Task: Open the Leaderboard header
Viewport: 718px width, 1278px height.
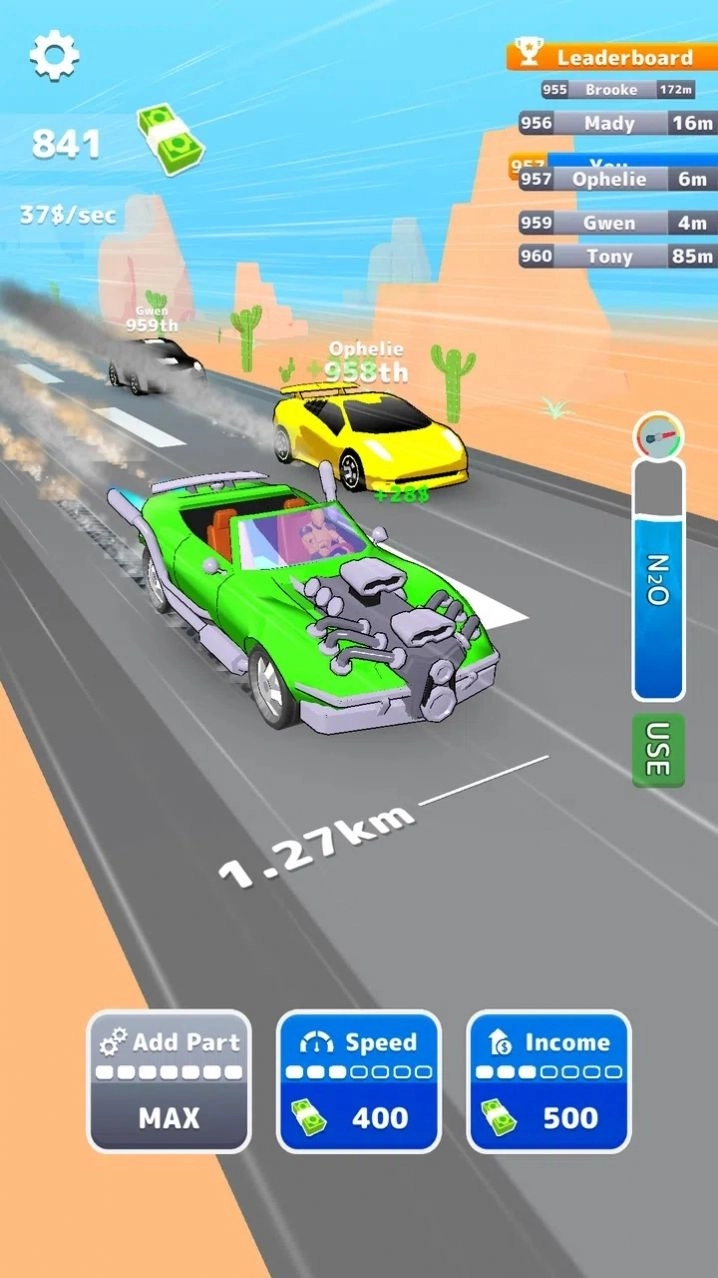Action: (612, 57)
